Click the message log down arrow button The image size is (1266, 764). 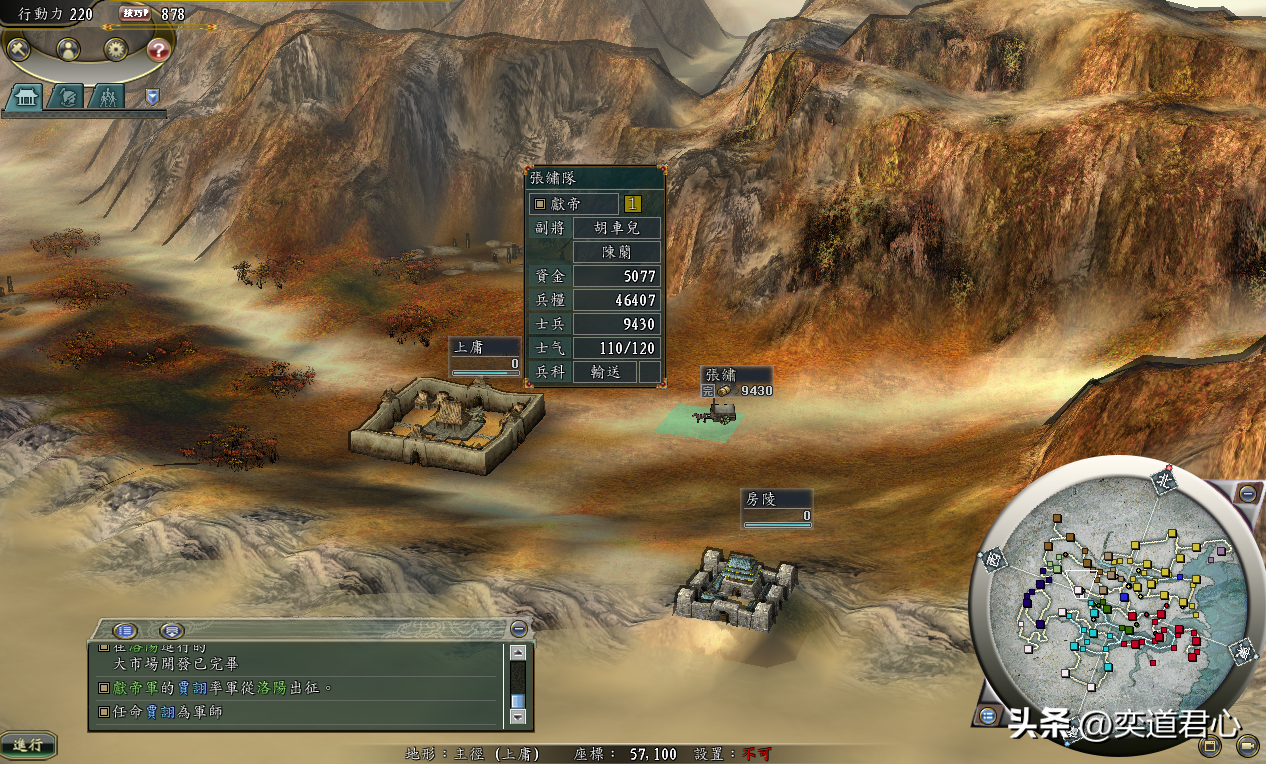tap(517, 716)
